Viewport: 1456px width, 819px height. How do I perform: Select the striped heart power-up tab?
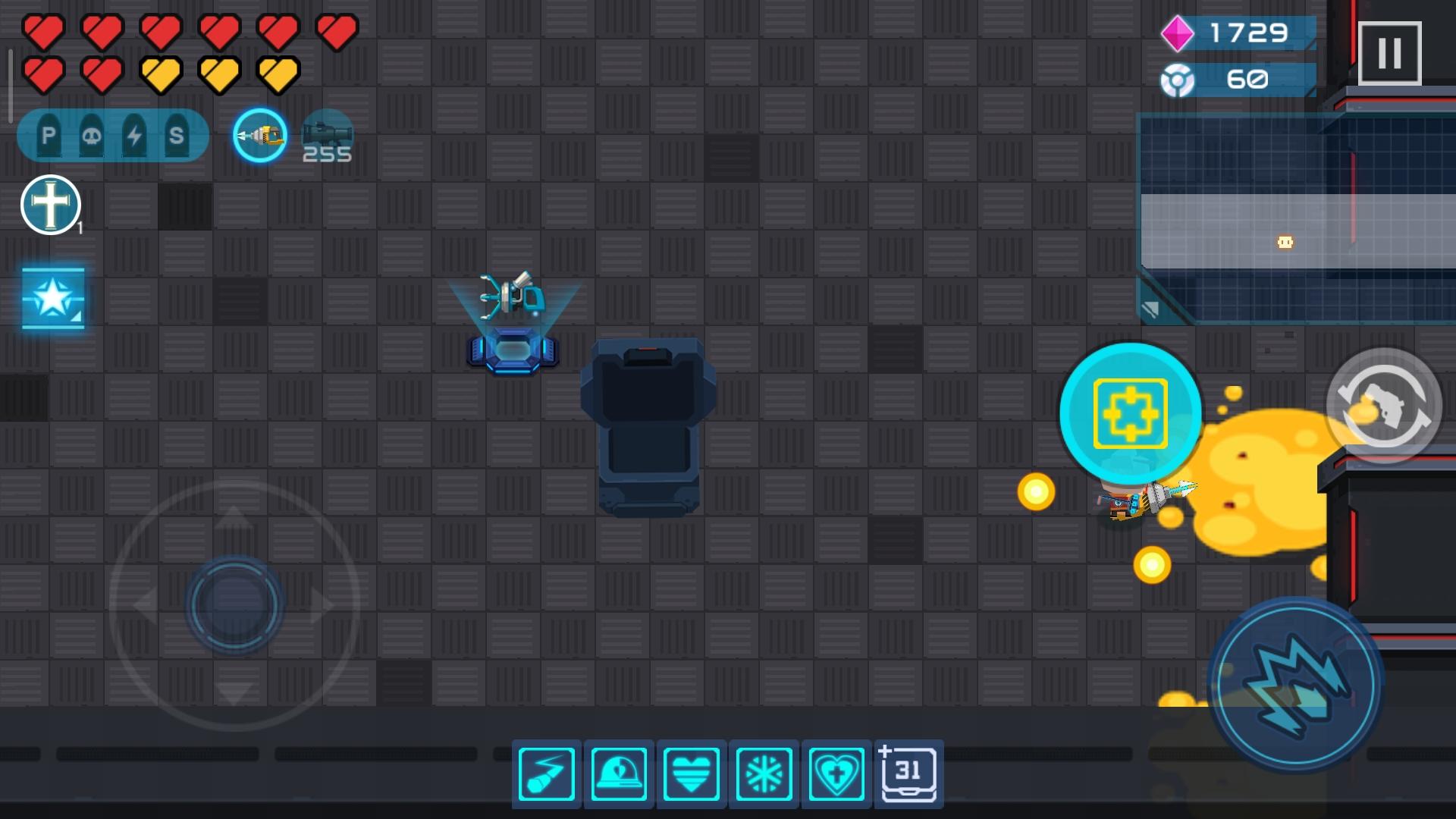(x=691, y=773)
